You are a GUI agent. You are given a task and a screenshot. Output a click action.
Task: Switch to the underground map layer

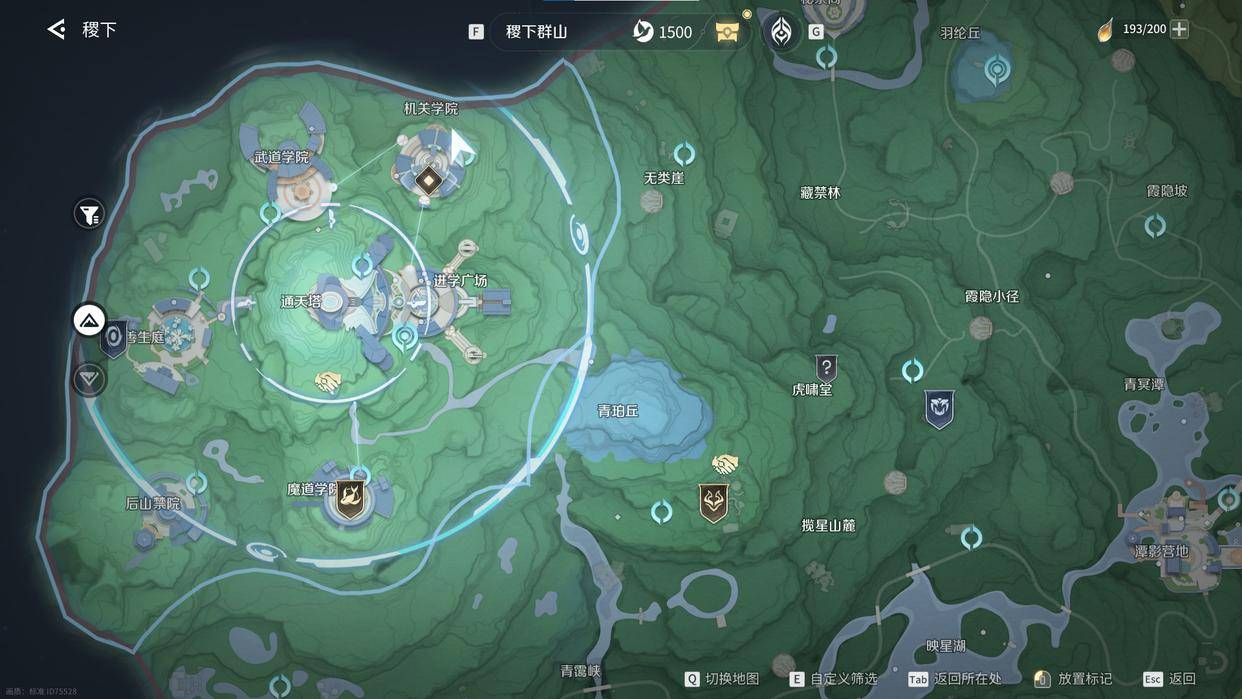click(x=89, y=379)
